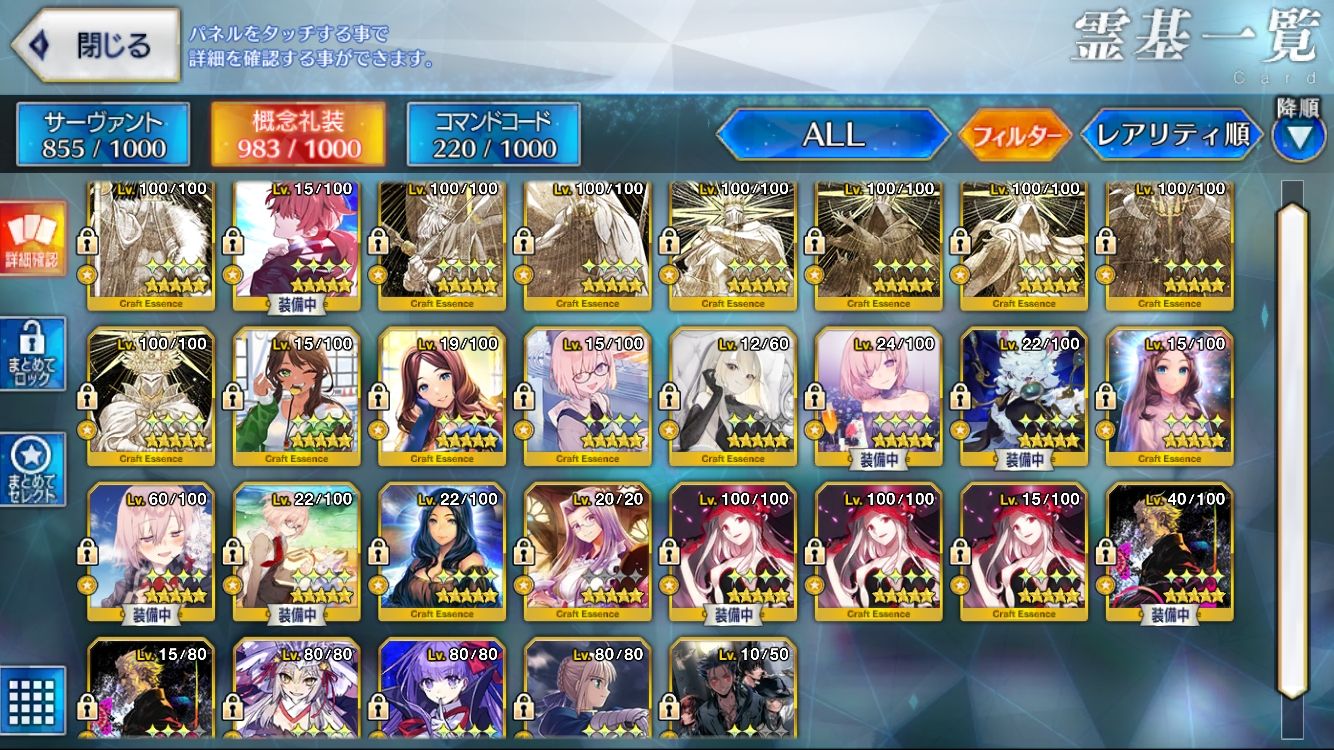Select the Lv. 40/100 equipped craft essence
This screenshot has height=750, width=1334.
point(1169,550)
